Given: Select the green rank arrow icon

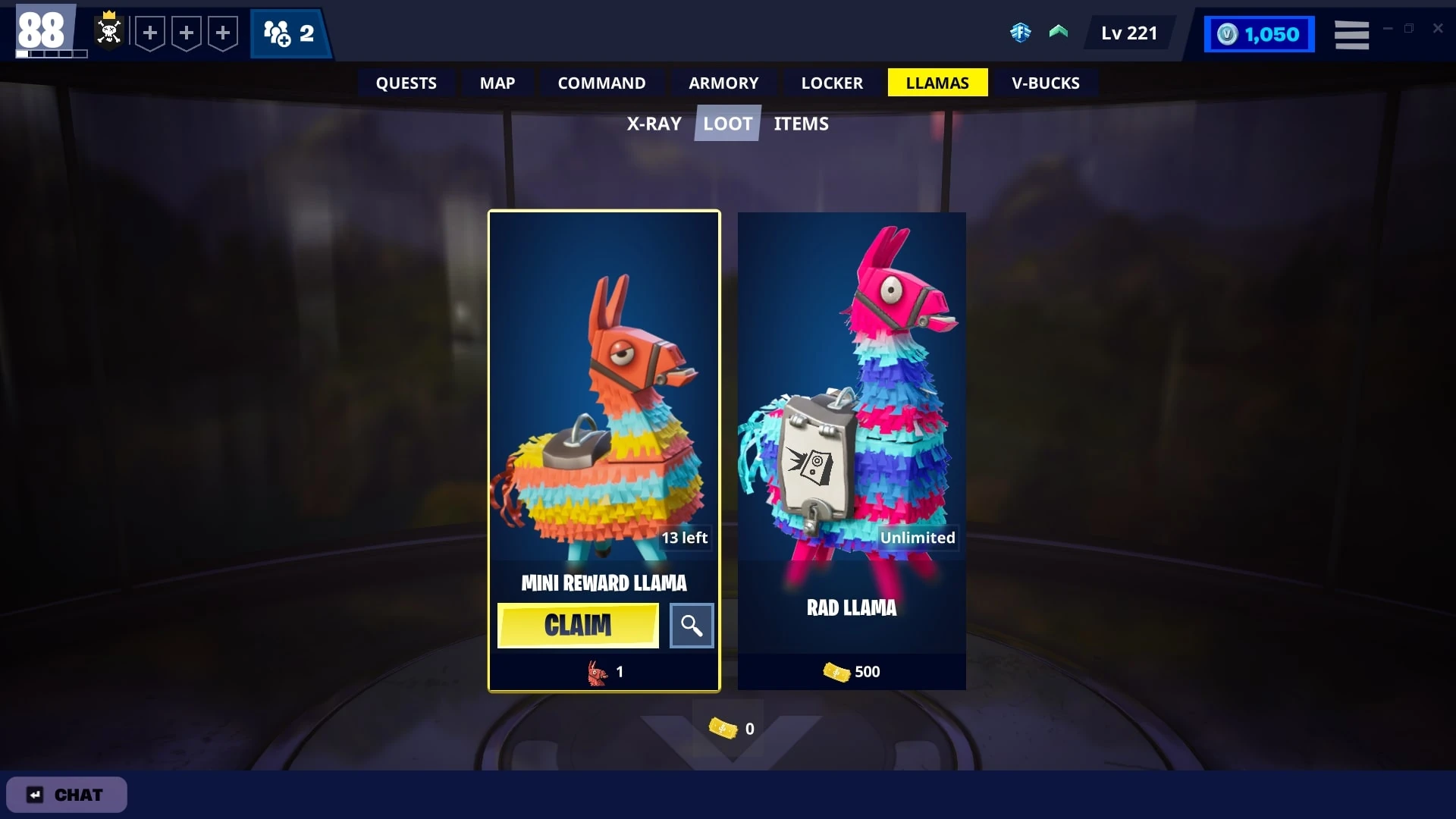Looking at the screenshot, I should (x=1059, y=33).
